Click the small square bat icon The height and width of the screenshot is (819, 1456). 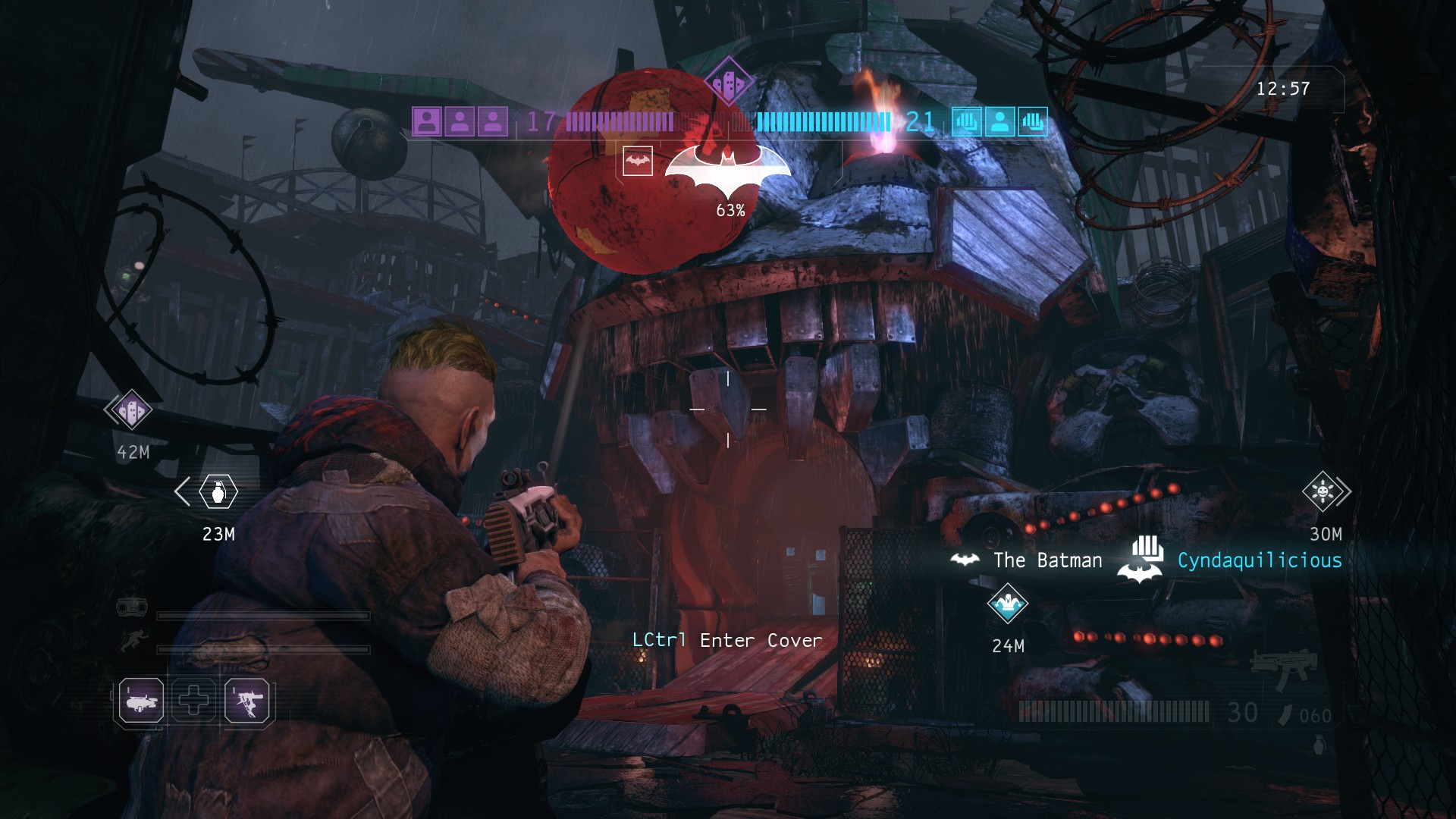pyautogui.click(x=638, y=161)
